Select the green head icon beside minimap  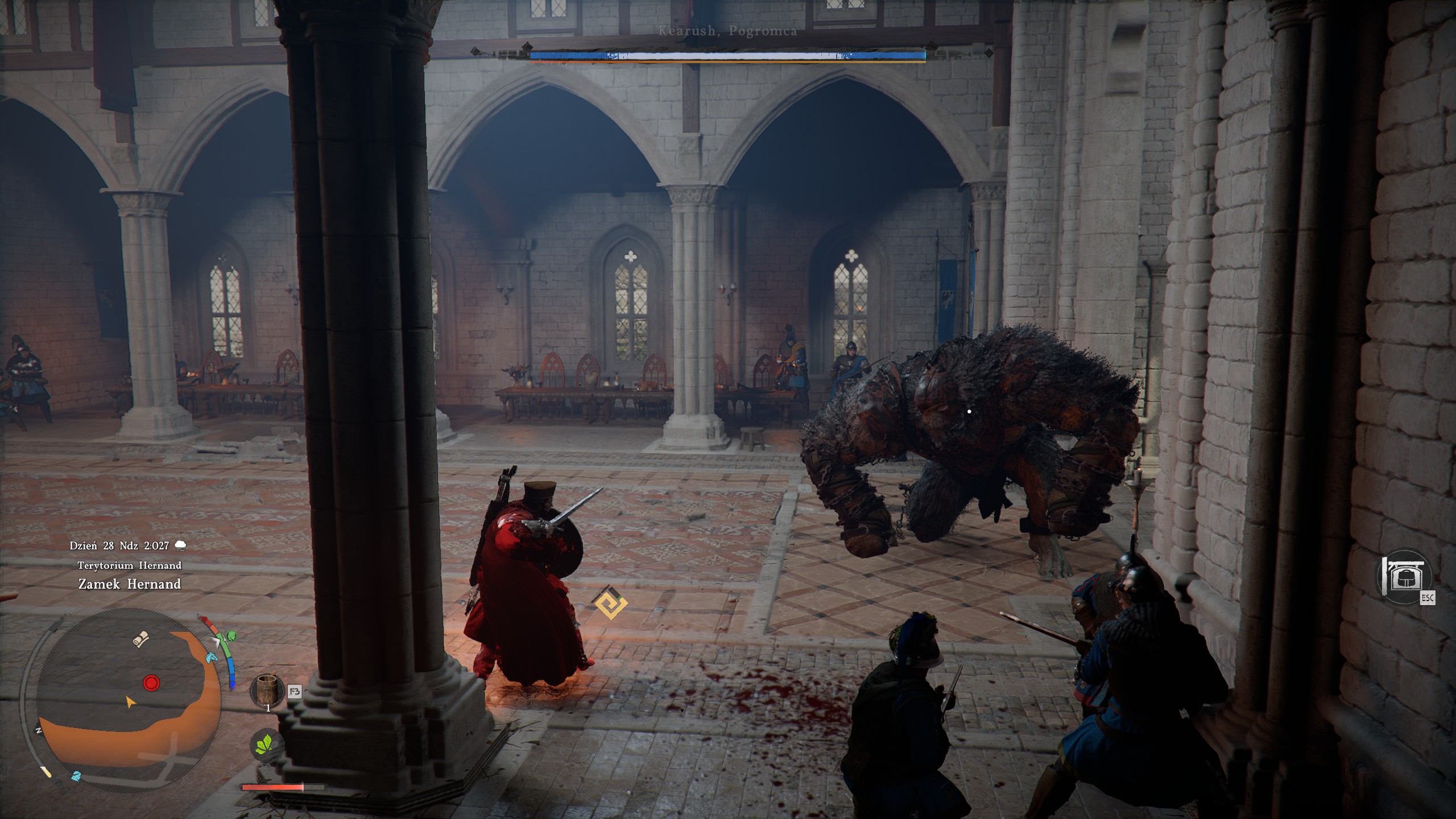click(231, 636)
